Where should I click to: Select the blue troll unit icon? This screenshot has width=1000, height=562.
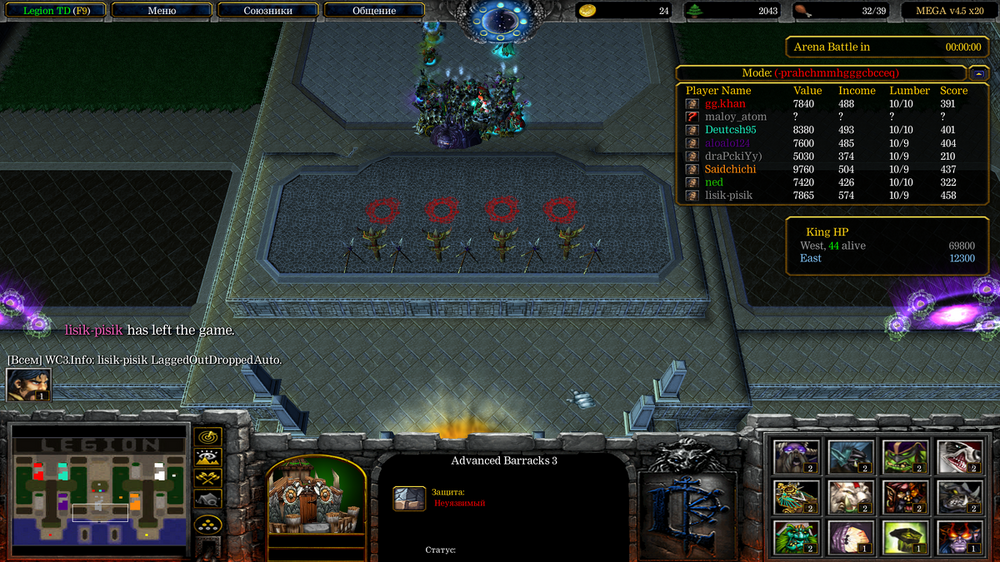[x=850, y=456]
